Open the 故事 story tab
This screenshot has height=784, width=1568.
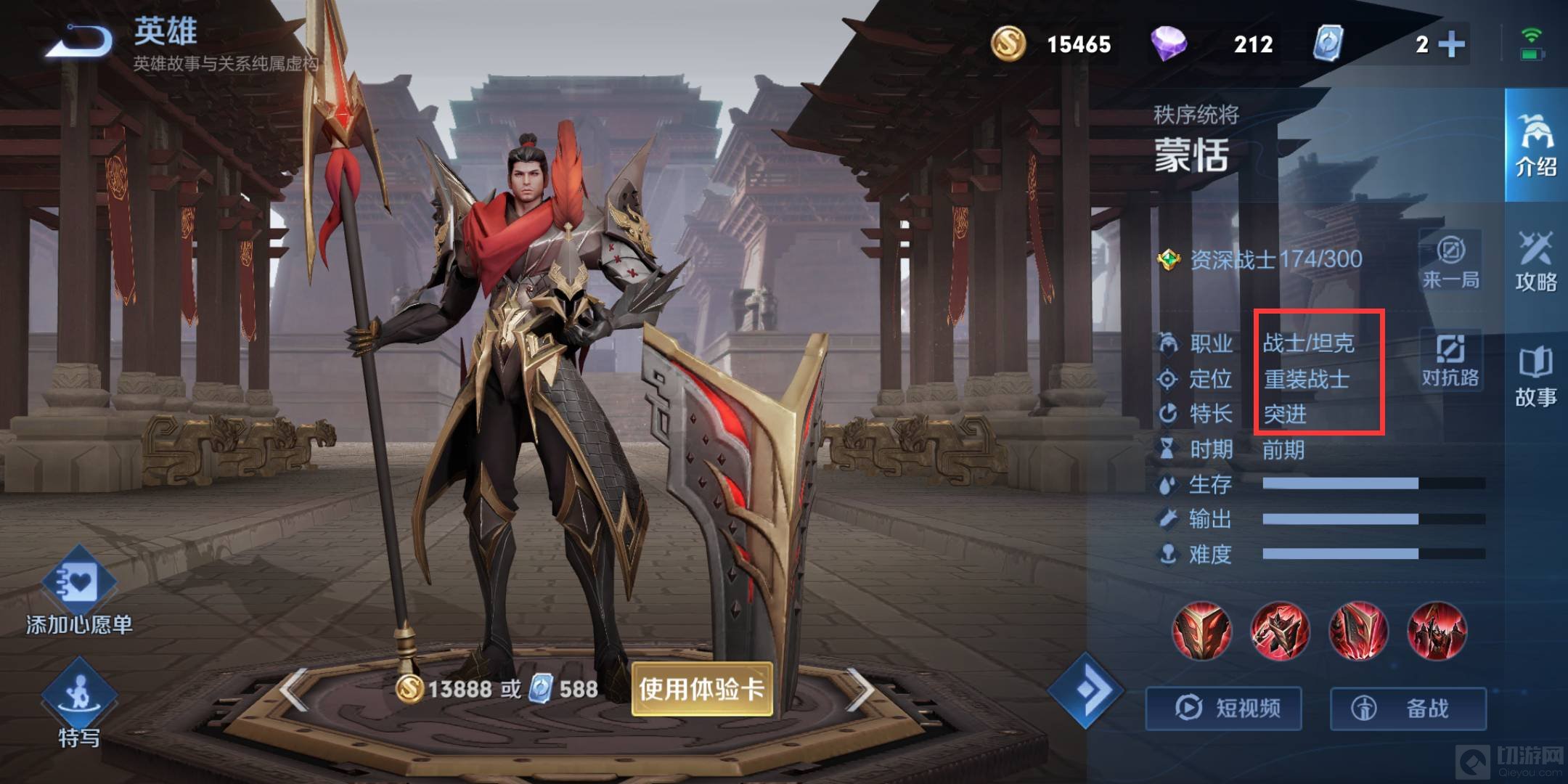(1535, 377)
